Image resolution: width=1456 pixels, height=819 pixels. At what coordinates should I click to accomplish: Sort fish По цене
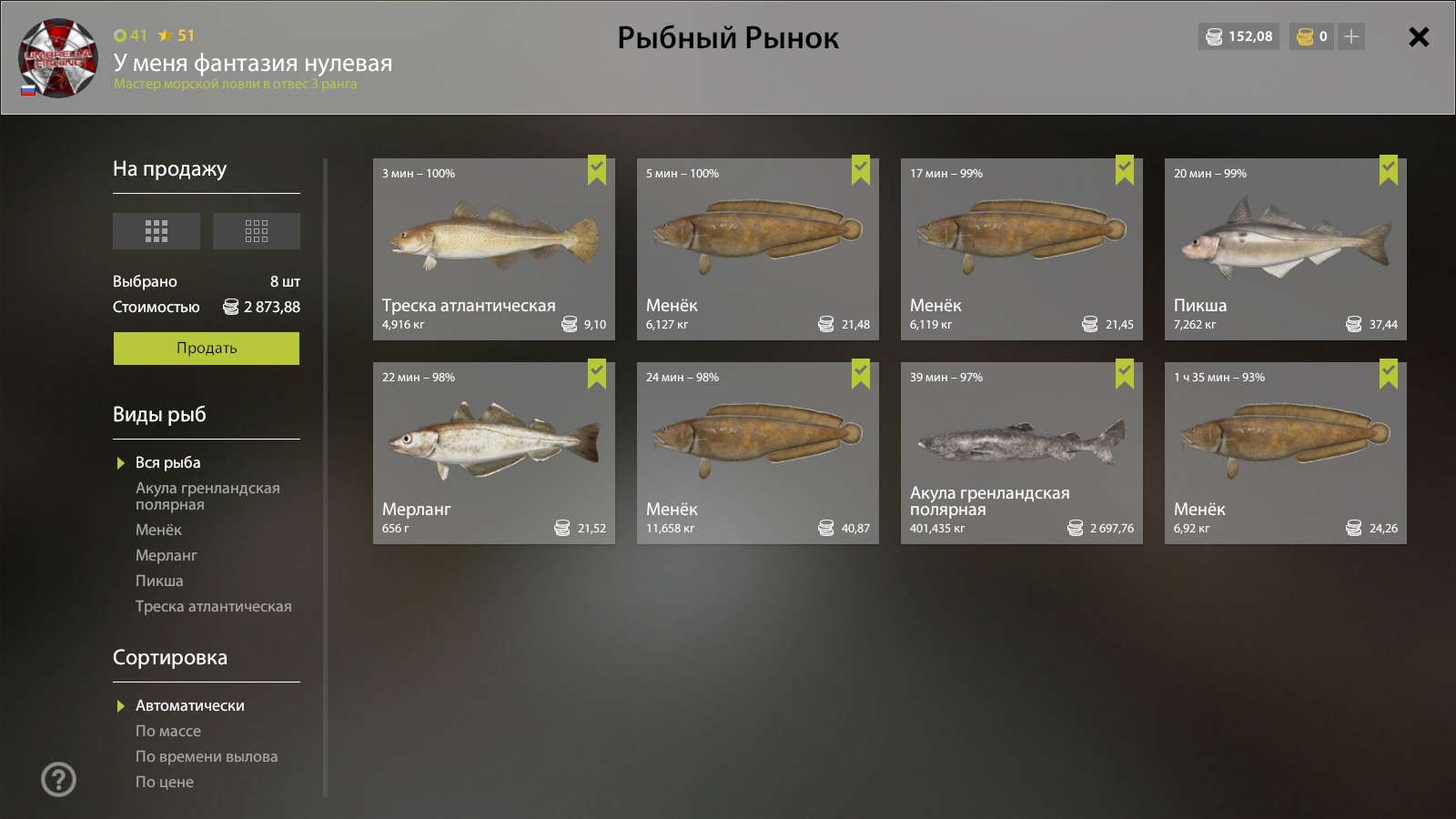[x=165, y=782]
